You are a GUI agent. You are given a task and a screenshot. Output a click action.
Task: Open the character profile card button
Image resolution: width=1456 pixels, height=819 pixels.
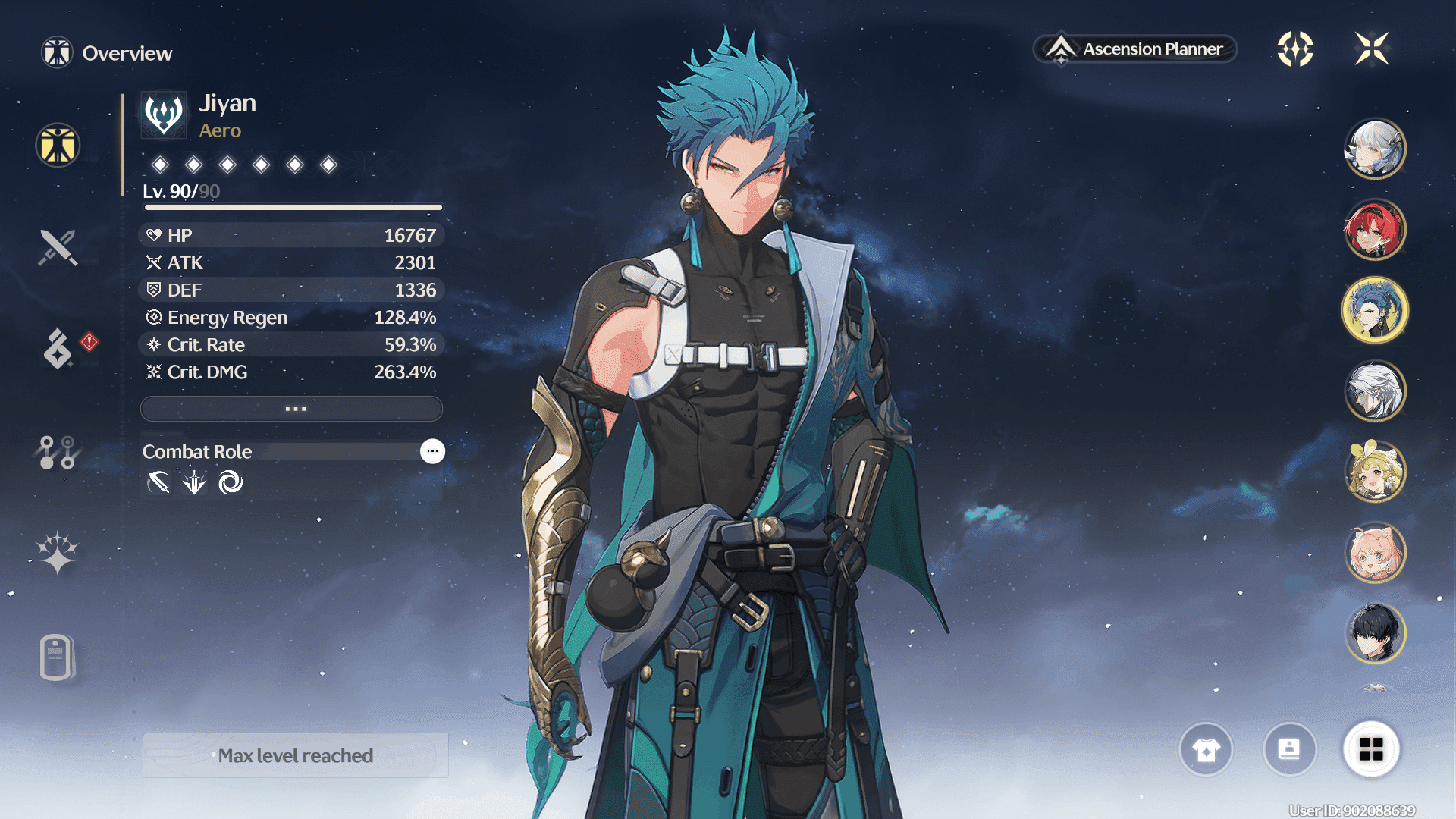(x=1289, y=750)
